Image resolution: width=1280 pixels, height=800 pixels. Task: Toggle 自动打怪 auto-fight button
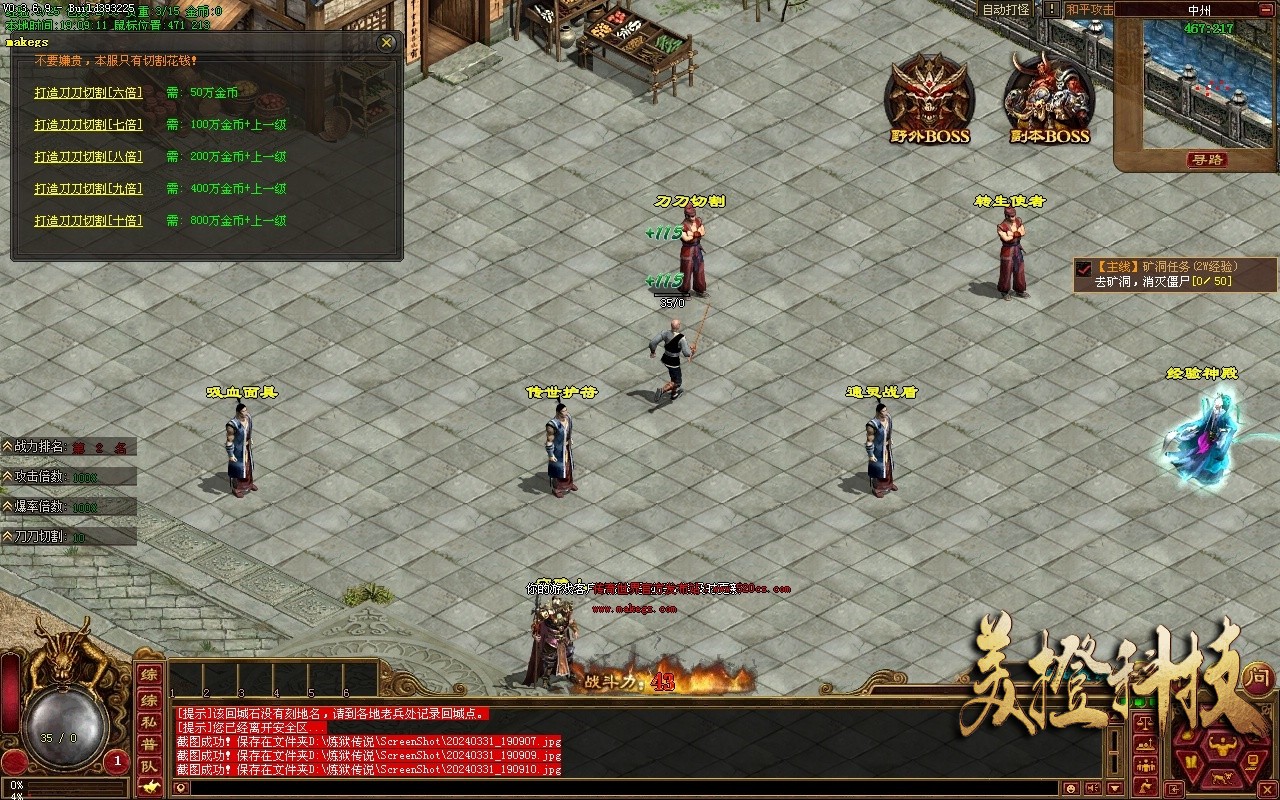[1005, 9]
